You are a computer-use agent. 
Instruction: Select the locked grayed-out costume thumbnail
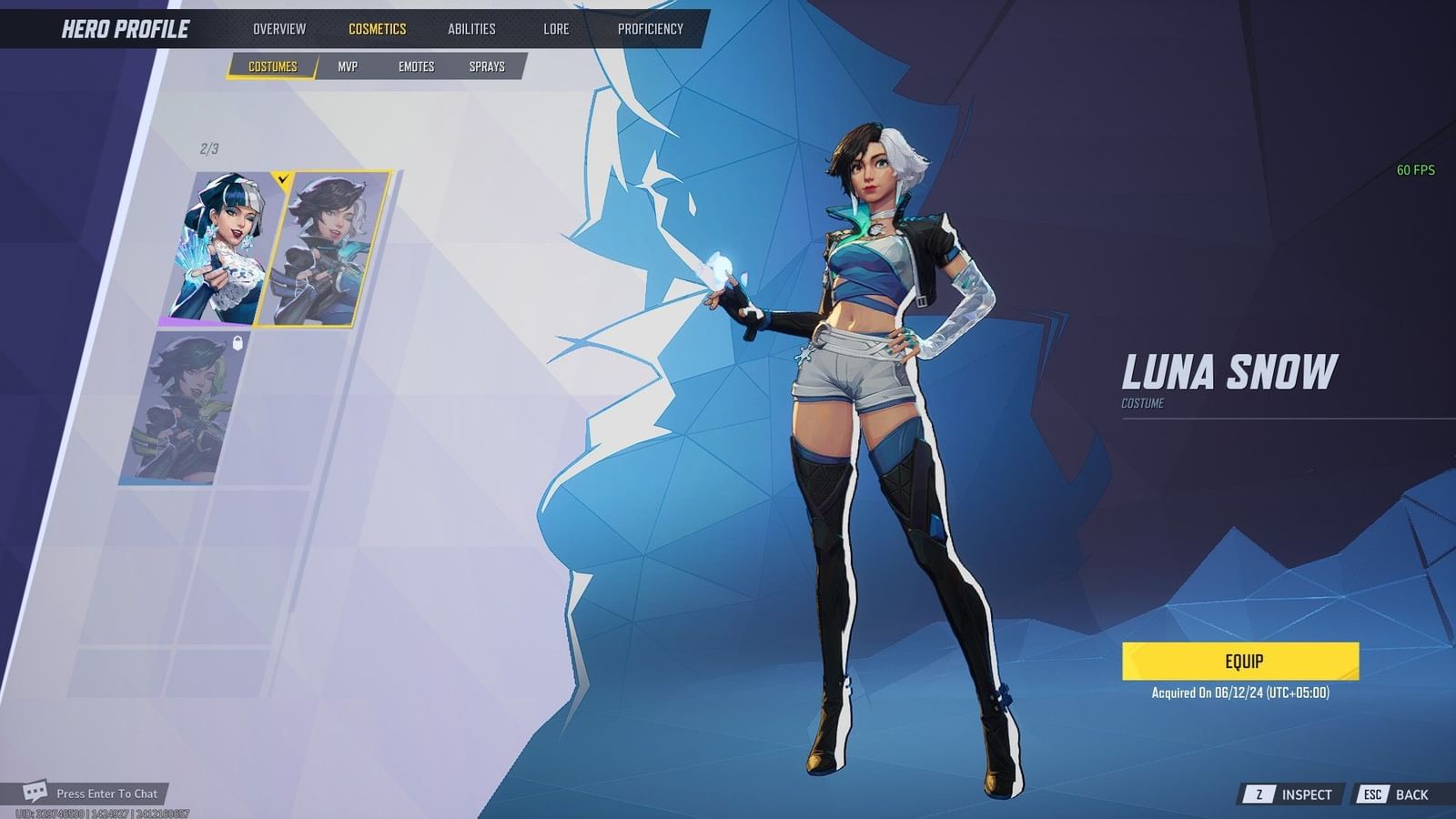185,409
